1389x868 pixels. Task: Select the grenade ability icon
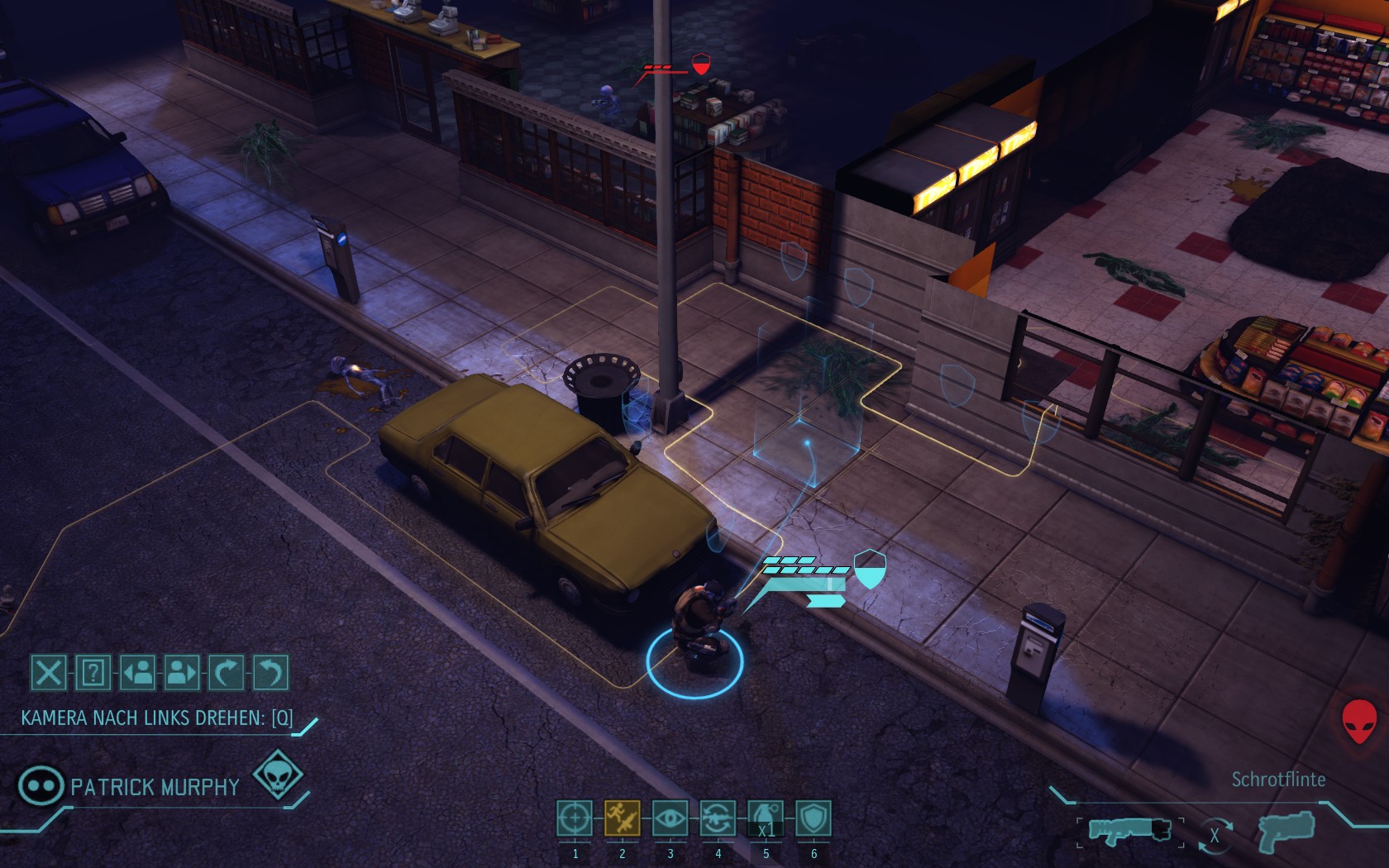(x=766, y=819)
